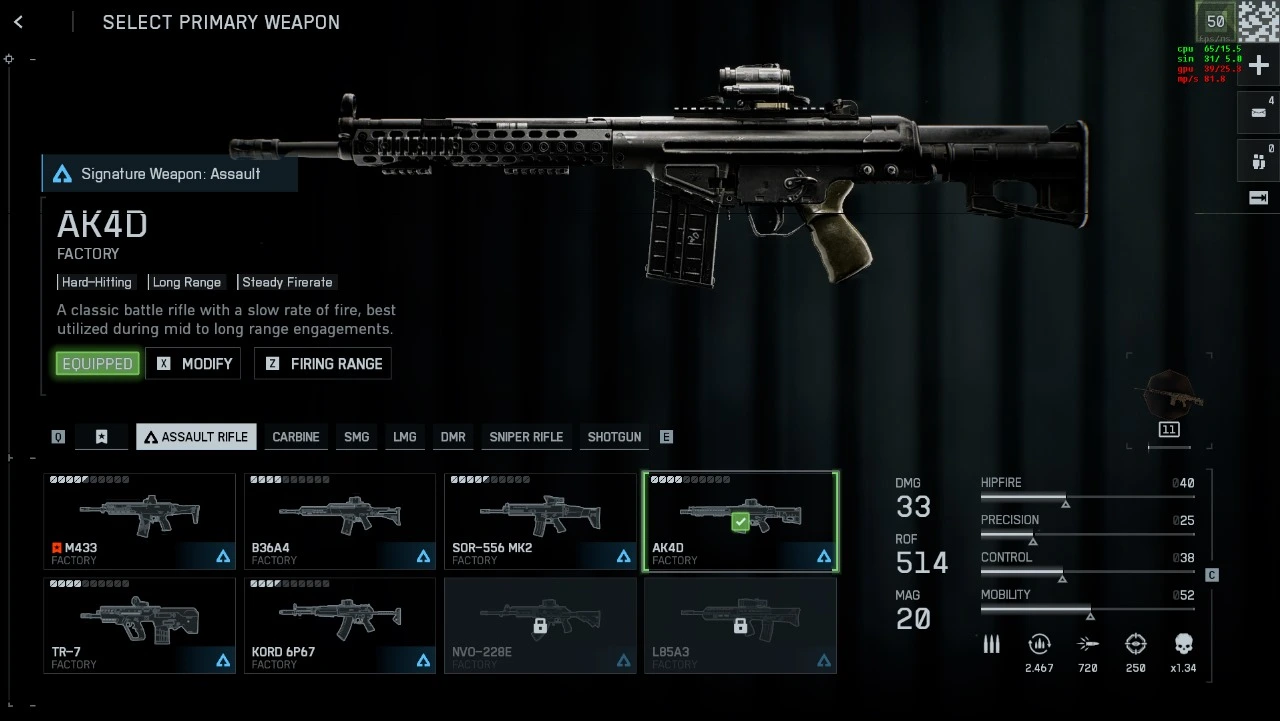Select the LMG tab

(x=404, y=437)
